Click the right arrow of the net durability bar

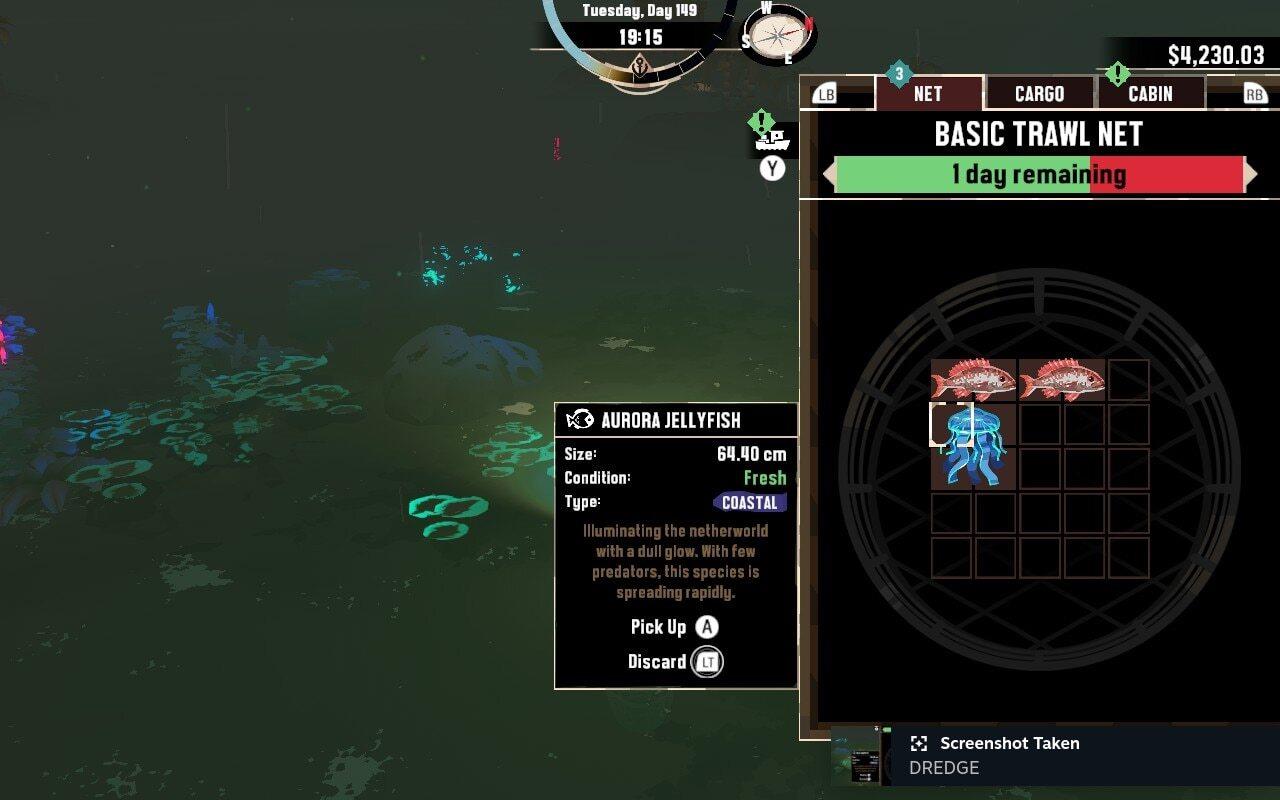[1251, 175]
